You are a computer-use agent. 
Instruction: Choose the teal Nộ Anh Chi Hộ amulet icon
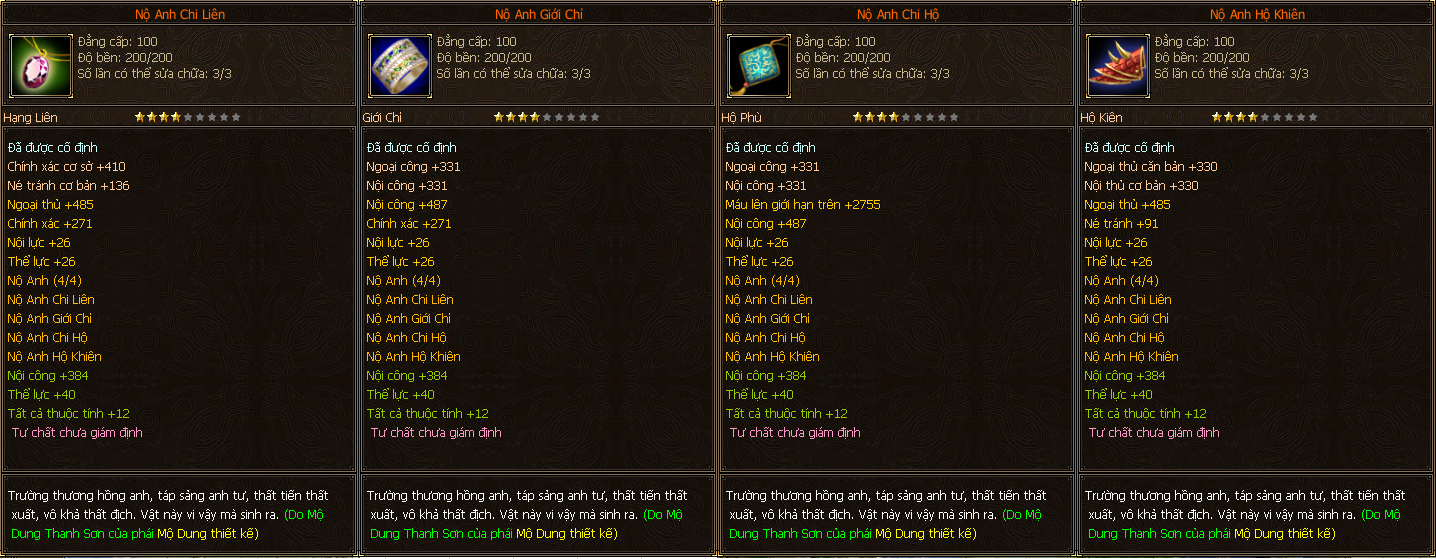point(757,65)
